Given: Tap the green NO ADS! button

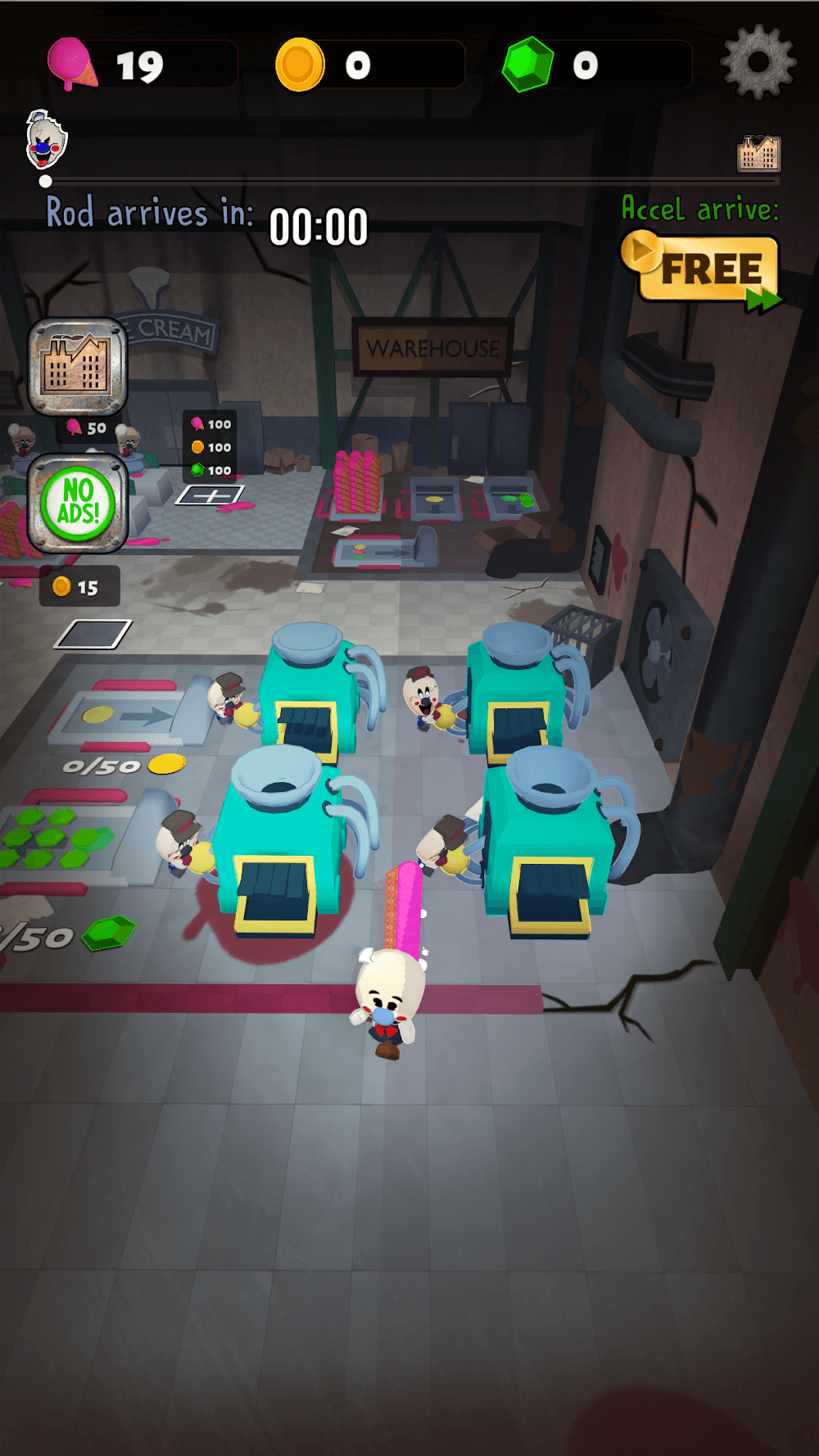Looking at the screenshot, I should 78,503.
